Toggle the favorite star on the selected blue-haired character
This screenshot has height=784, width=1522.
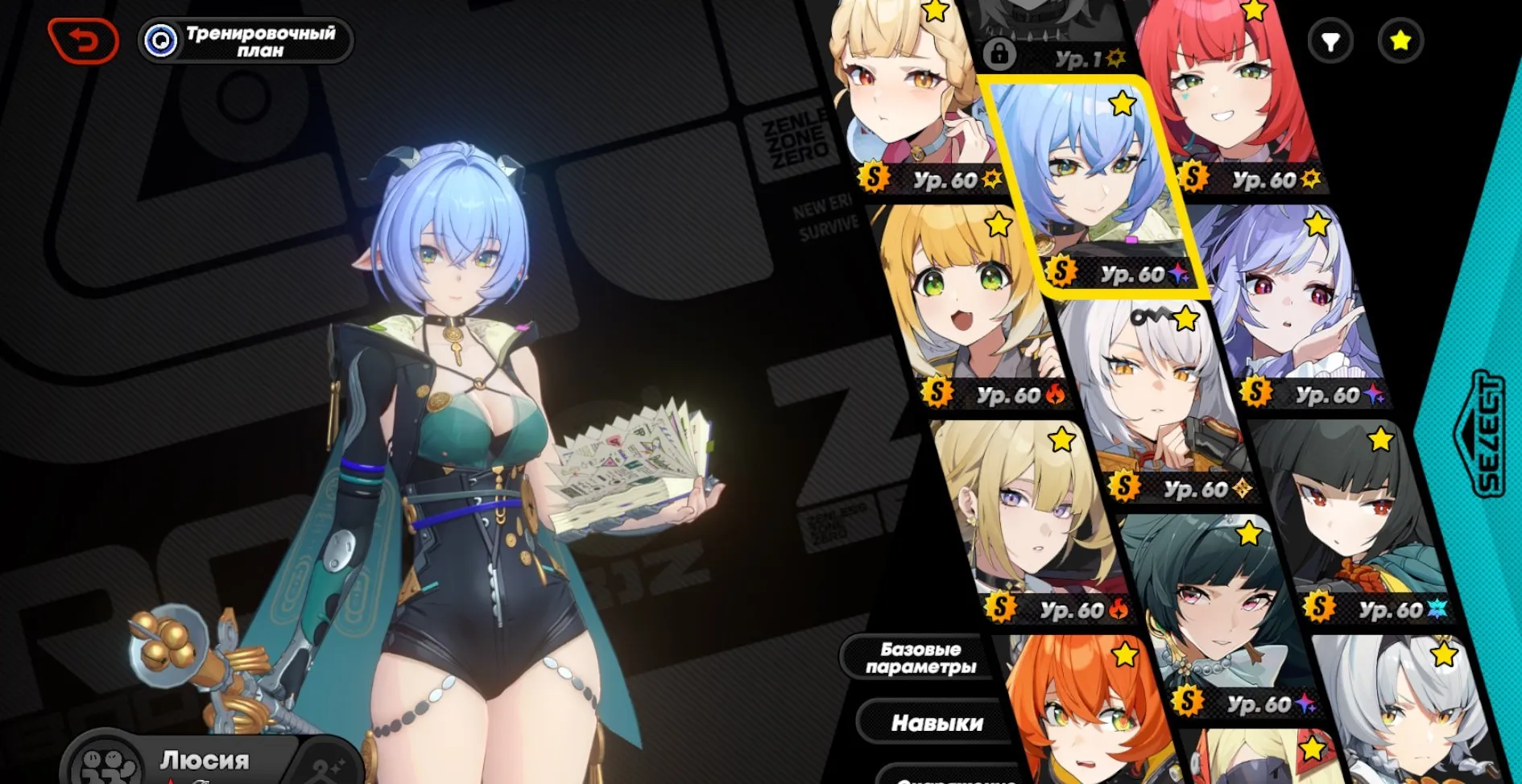point(1122,103)
